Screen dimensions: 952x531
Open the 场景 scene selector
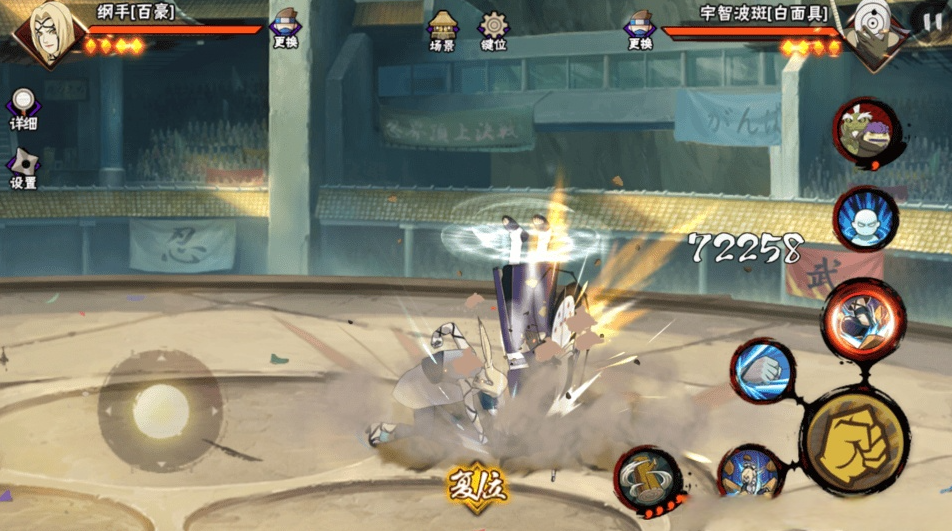(x=443, y=31)
